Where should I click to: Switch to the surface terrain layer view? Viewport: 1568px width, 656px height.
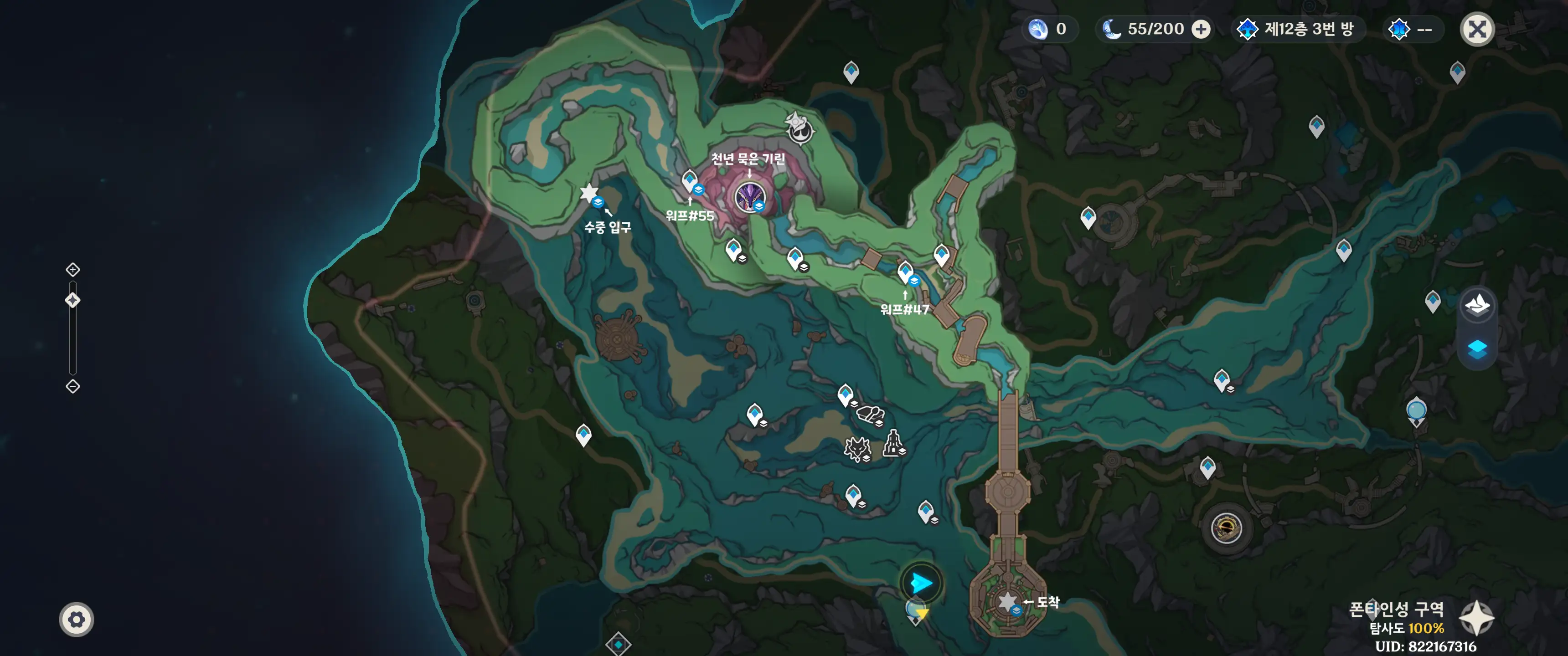1477,304
